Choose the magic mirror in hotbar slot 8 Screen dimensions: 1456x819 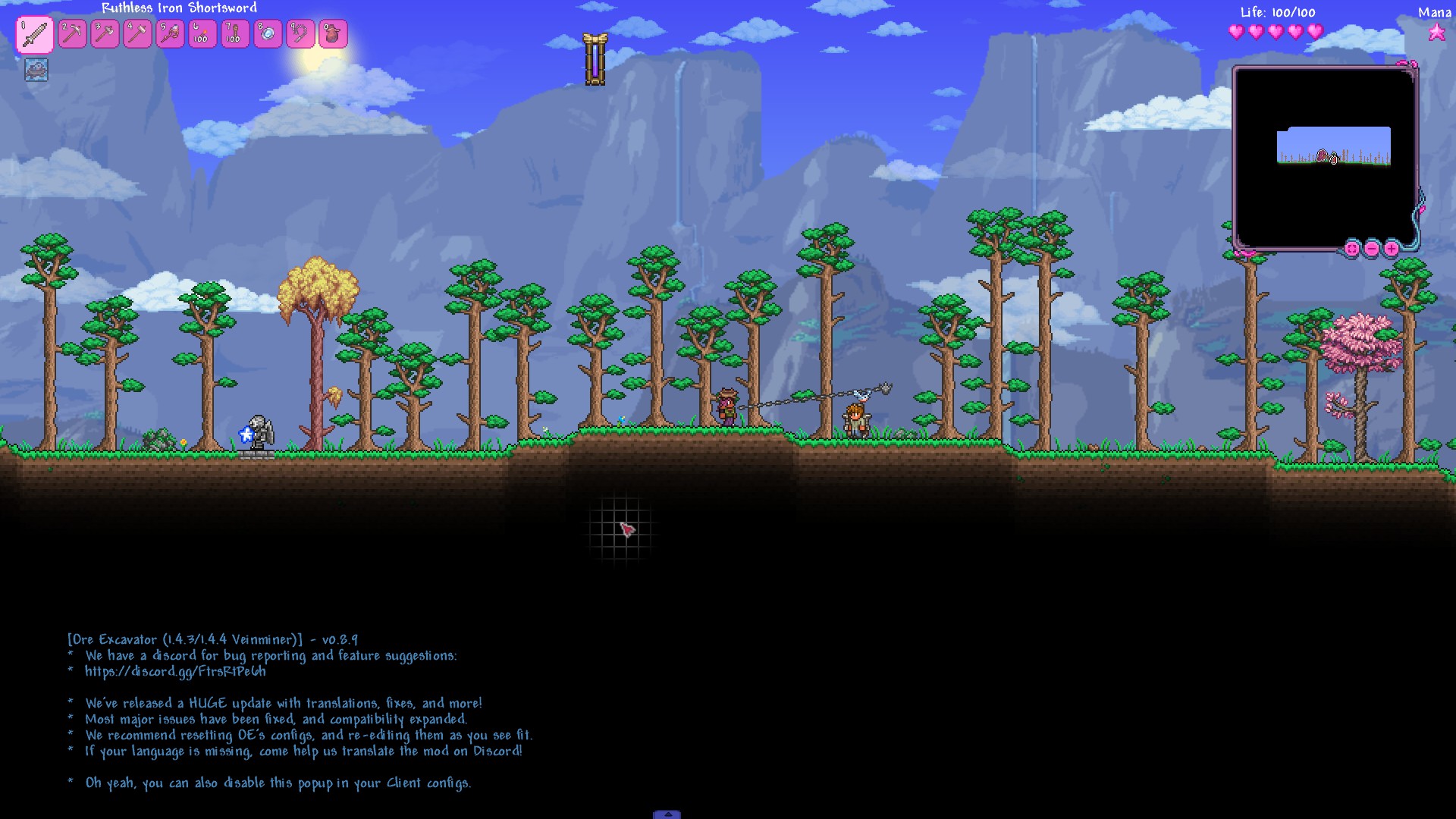click(x=268, y=34)
